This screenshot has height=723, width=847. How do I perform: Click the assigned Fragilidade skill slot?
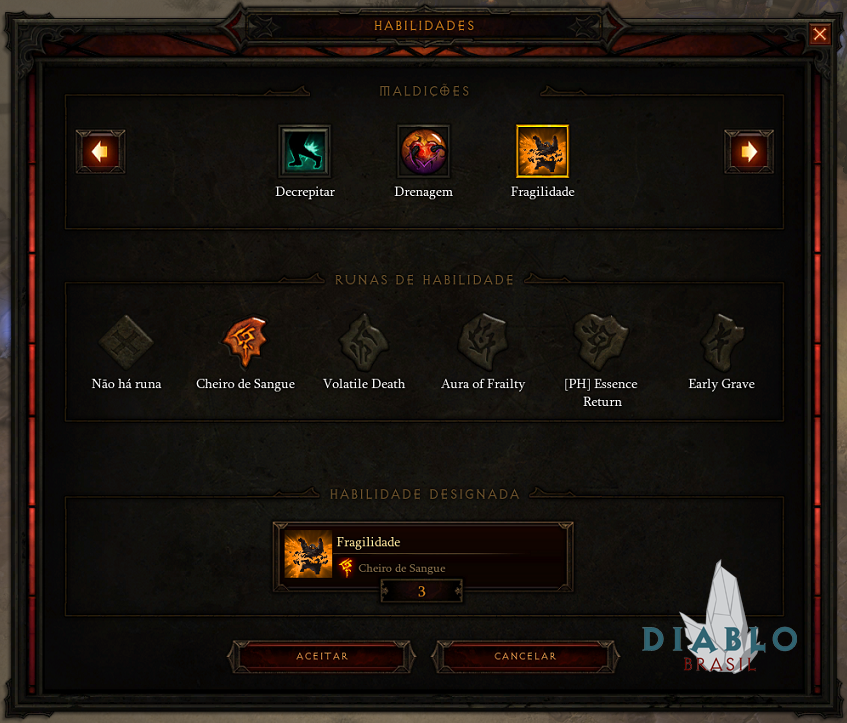pyautogui.click(x=423, y=554)
